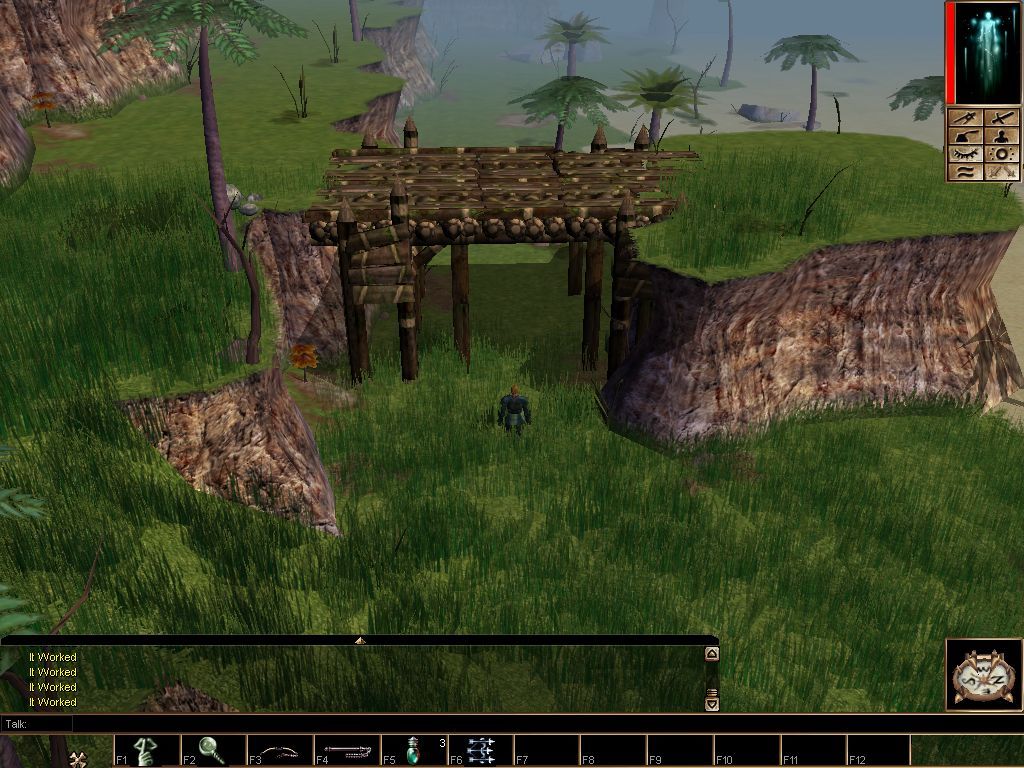The height and width of the screenshot is (768, 1024).
Task: Click the compass in the bottom corner
Action: click(x=981, y=674)
